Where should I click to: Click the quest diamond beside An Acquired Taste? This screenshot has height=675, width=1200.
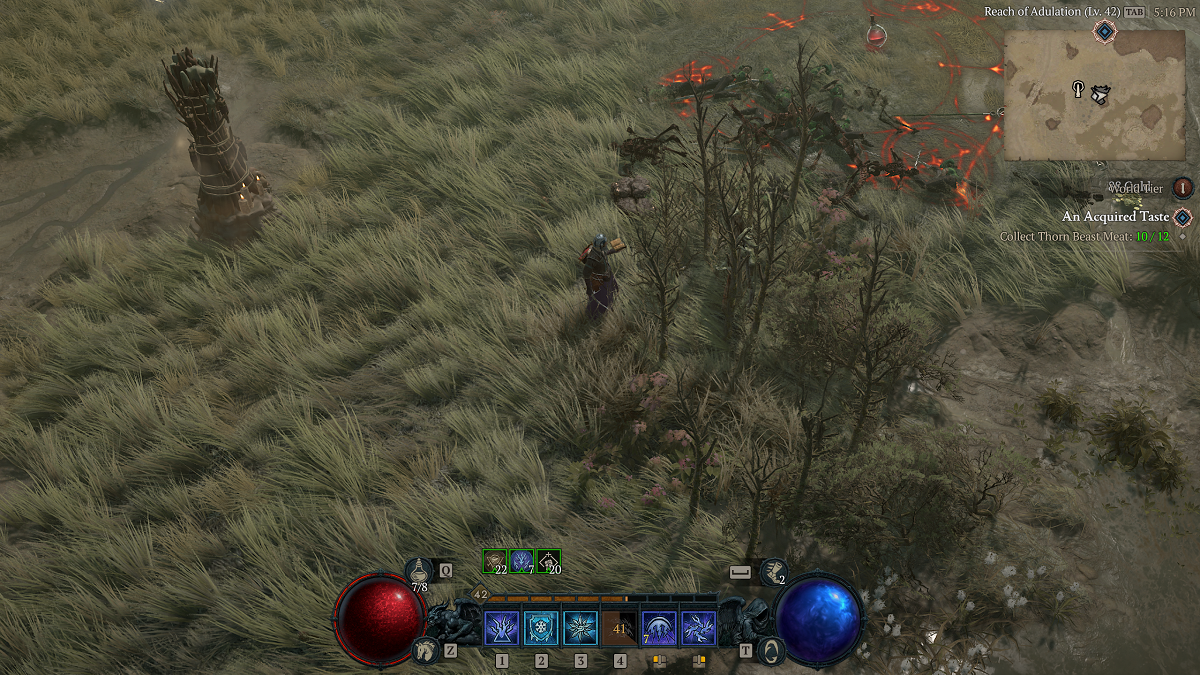[x=1183, y=217]
